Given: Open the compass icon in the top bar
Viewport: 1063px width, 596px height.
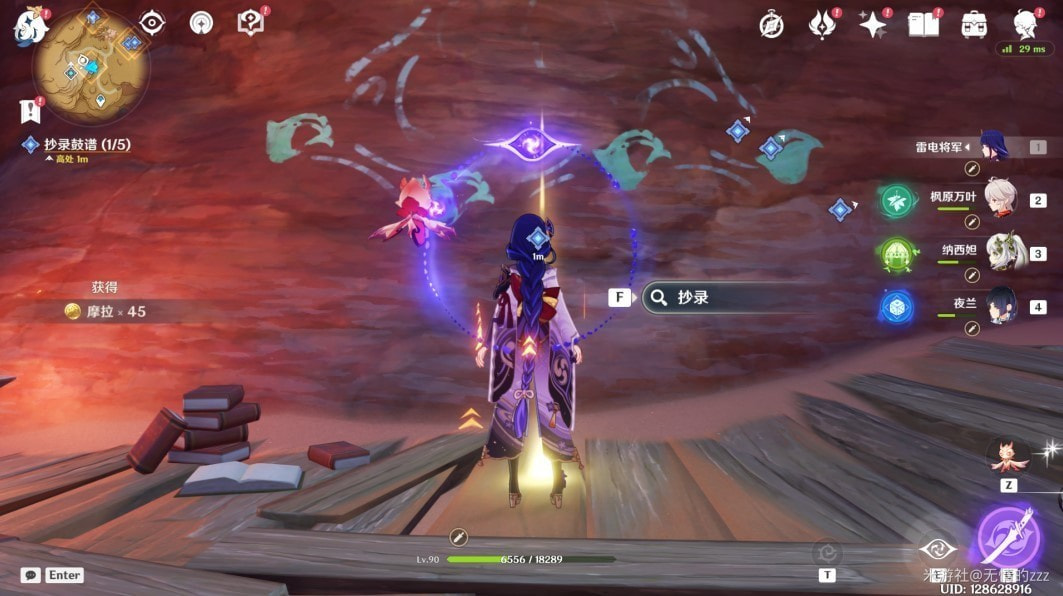Looking at the screenshot, I should [771, 25].
